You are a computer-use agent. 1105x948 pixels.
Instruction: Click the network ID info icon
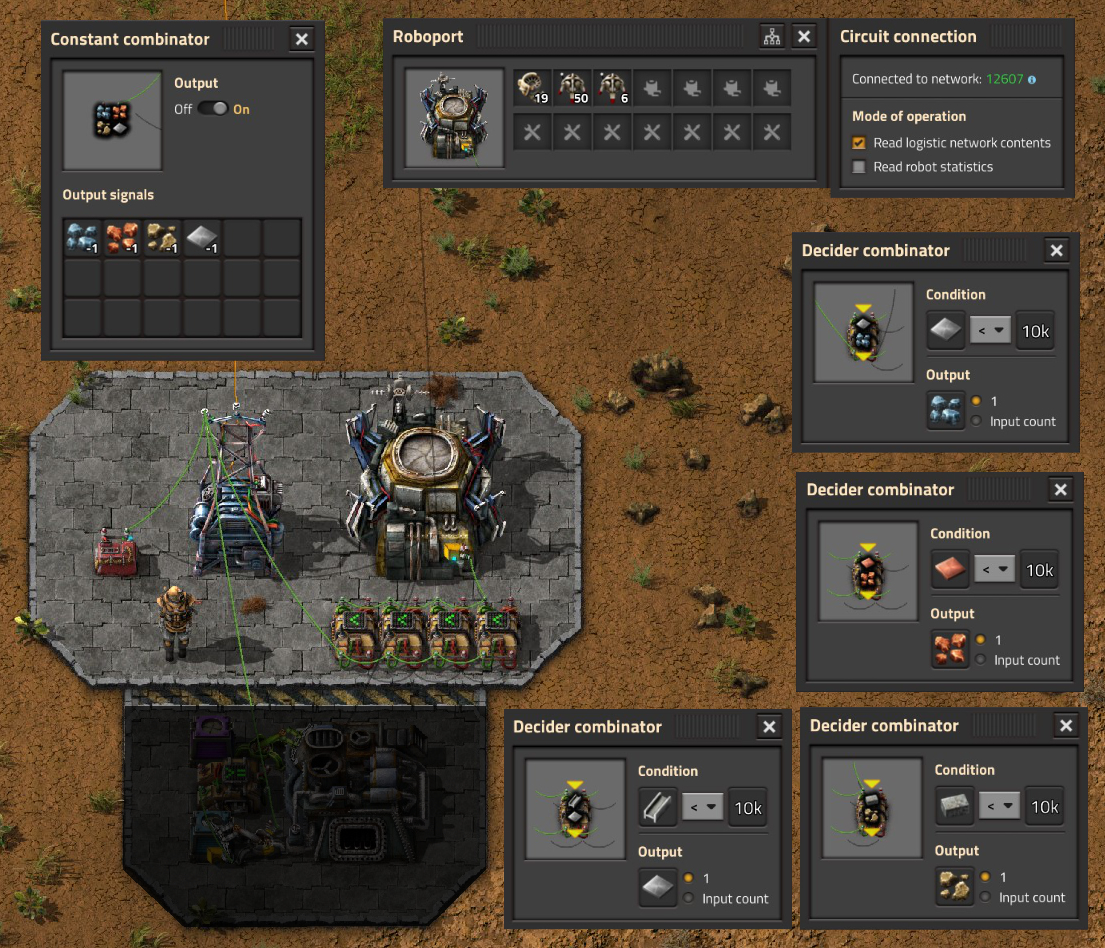click(1031, 79)
